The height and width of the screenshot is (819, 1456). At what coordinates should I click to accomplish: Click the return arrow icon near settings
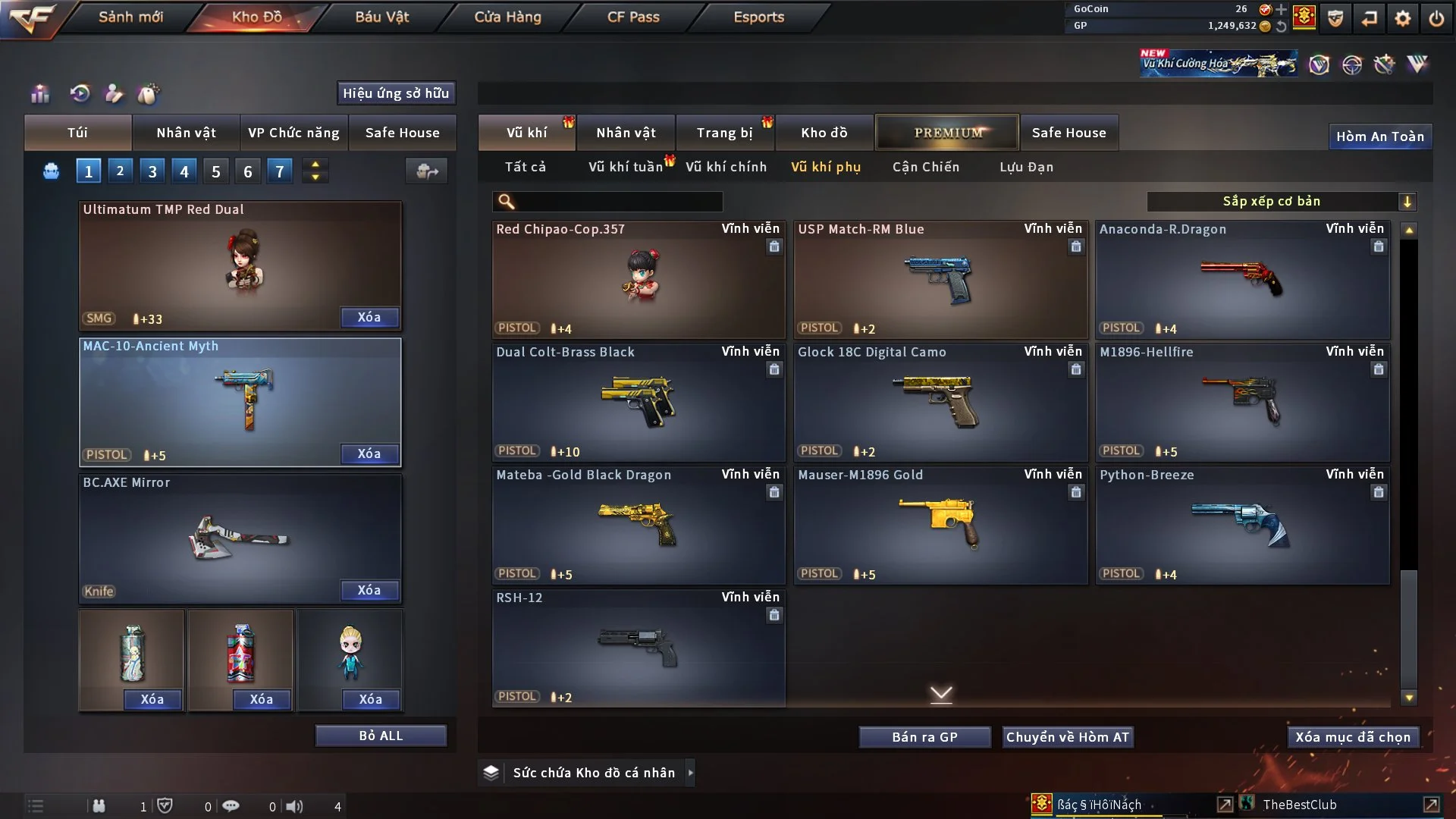pyautogui.click(x=1370, y=19)
